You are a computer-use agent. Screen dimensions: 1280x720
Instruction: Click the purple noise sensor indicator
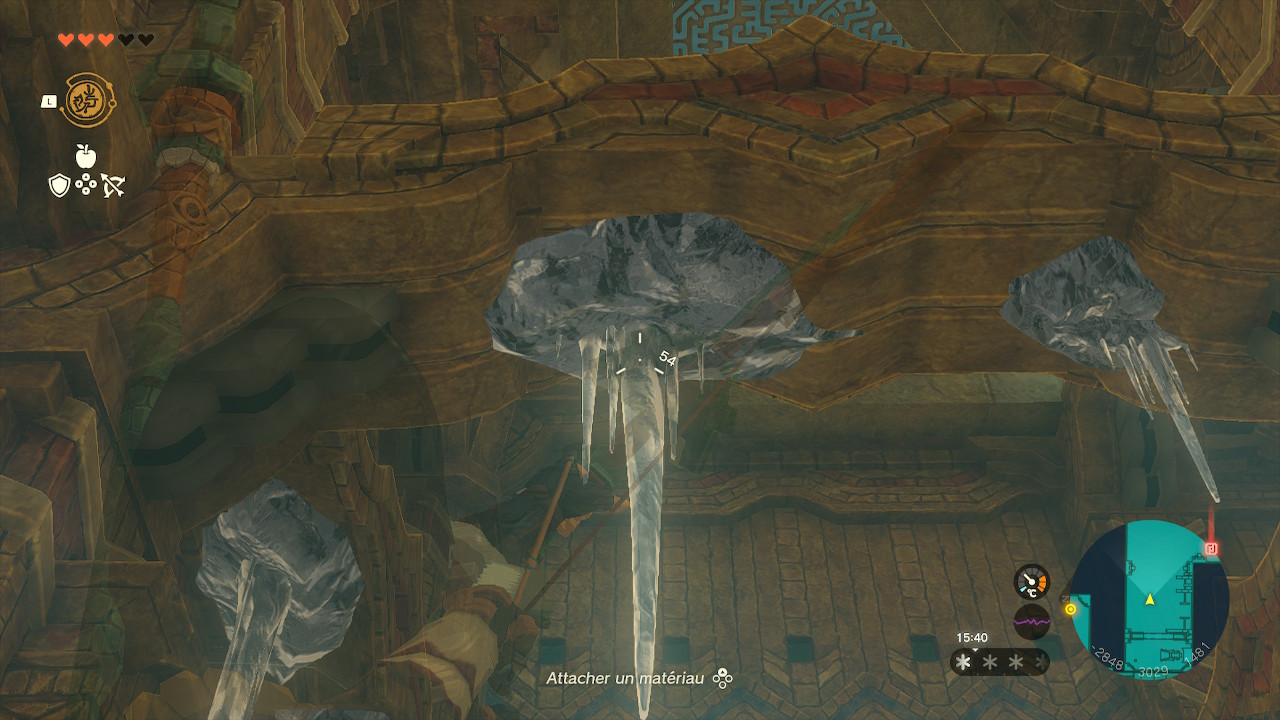1032,621
